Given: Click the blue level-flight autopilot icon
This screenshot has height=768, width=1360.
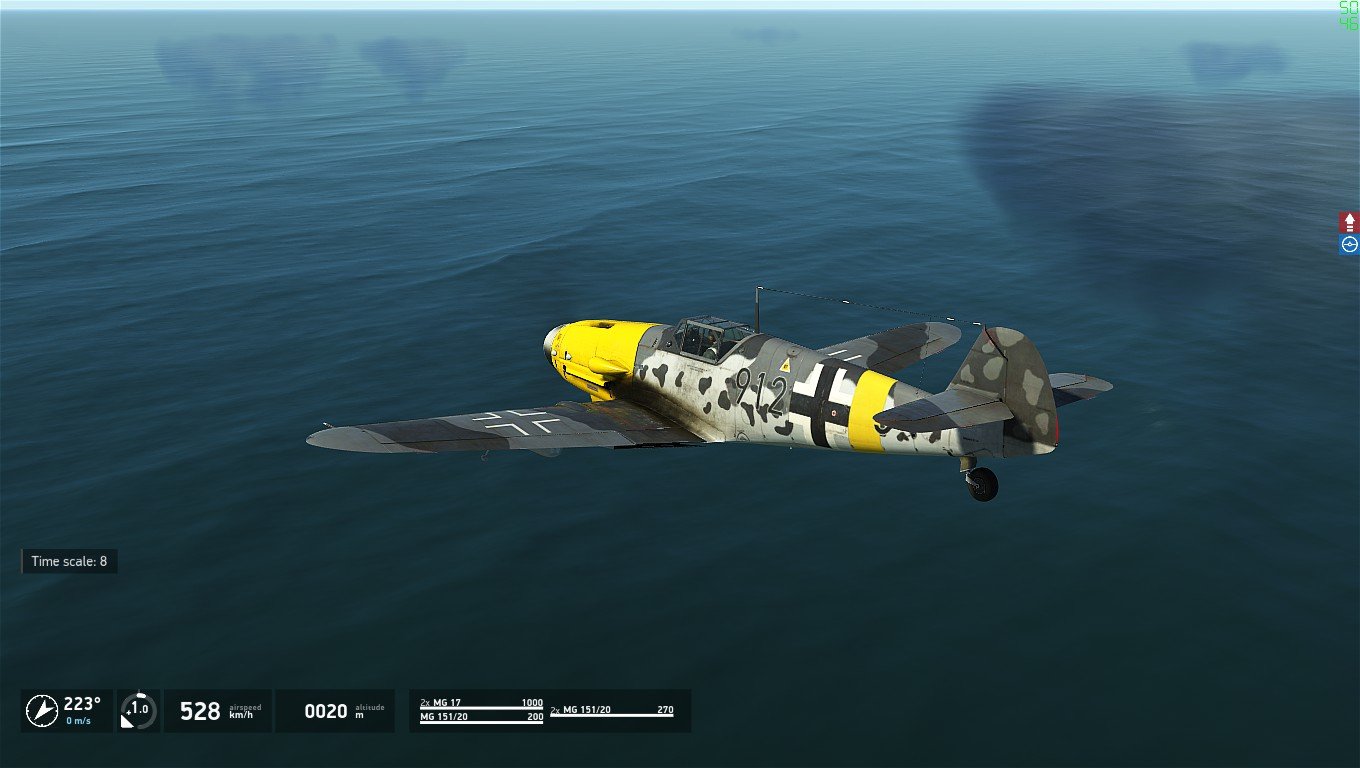Looking at the screenshot, I should click(1349, 244).
